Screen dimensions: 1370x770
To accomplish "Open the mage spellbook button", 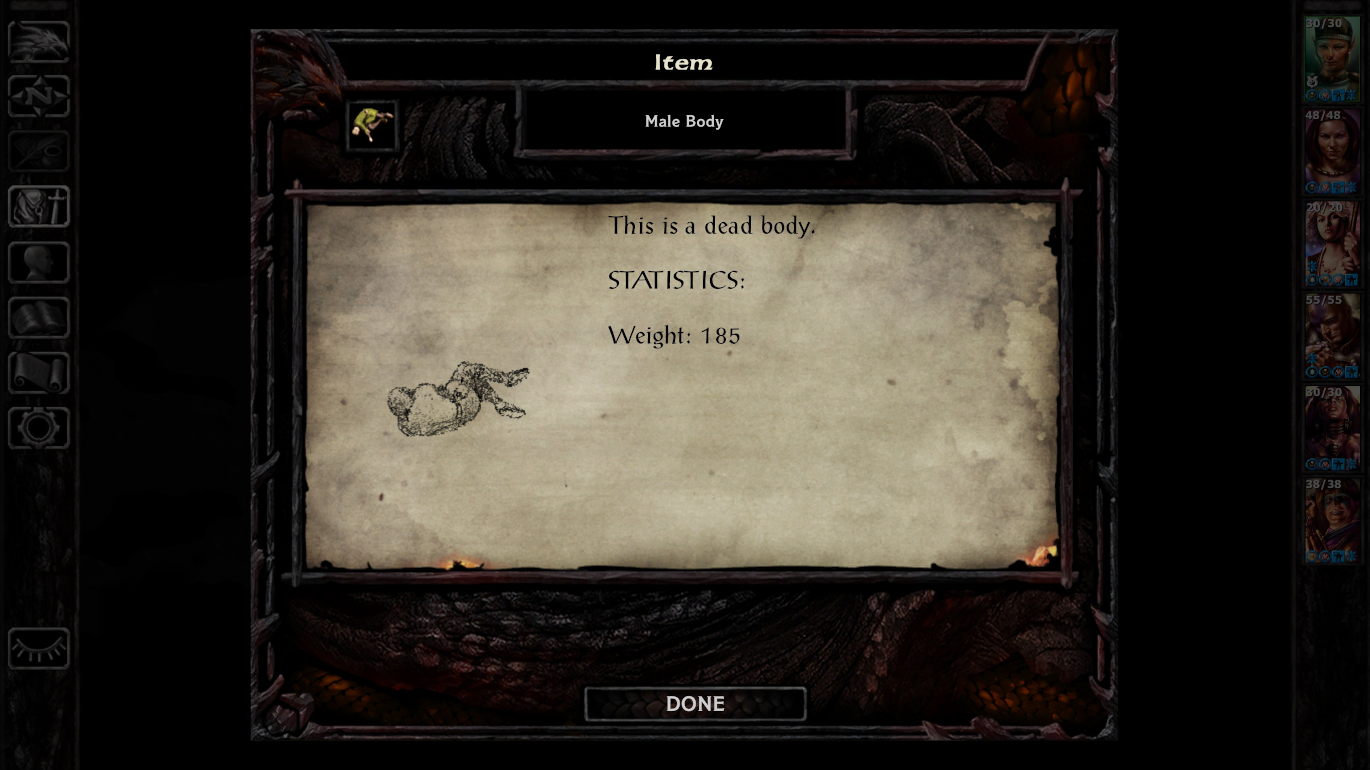I will (39, 318).
